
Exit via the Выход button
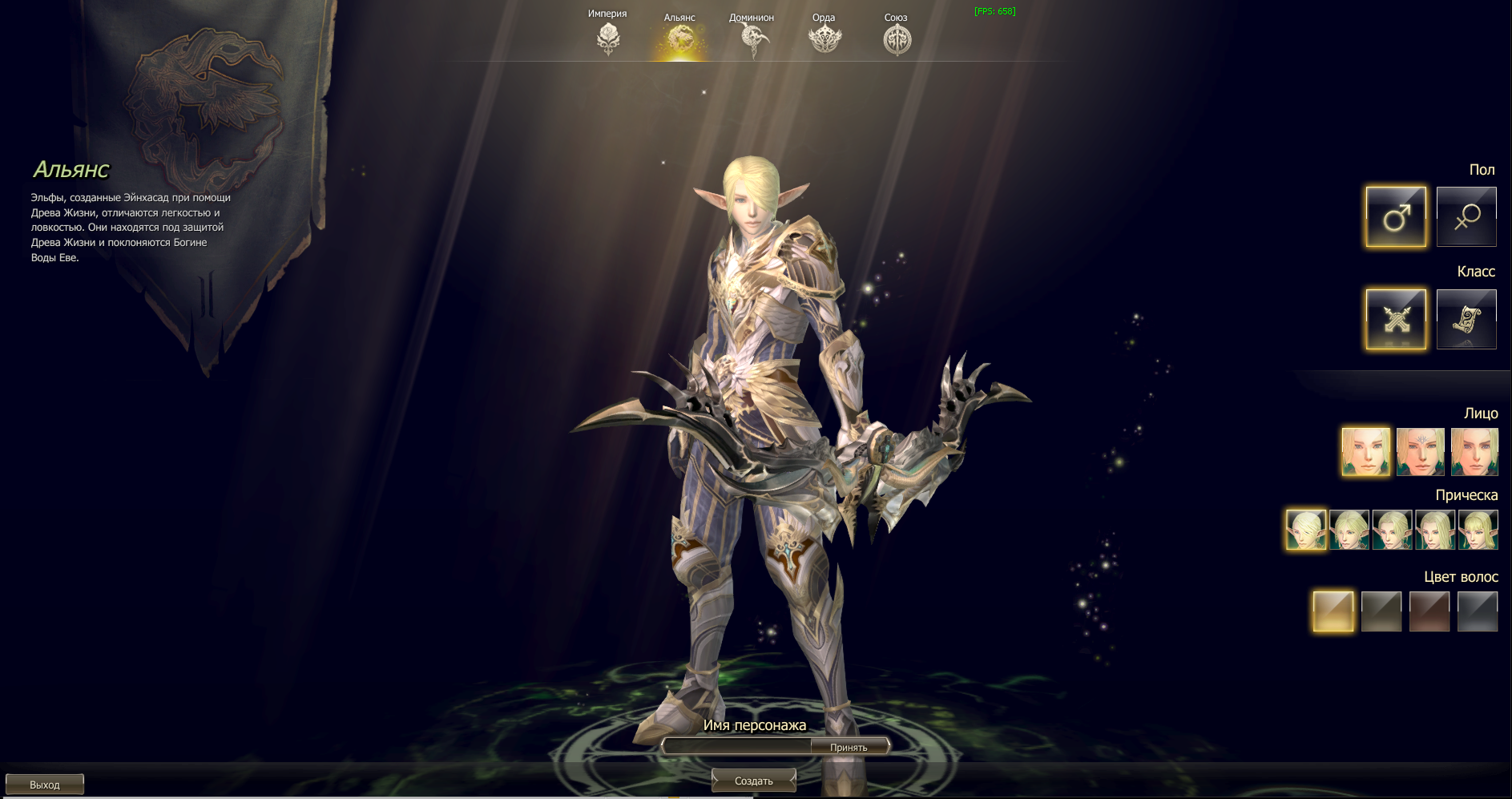click(x=45, y=785)
